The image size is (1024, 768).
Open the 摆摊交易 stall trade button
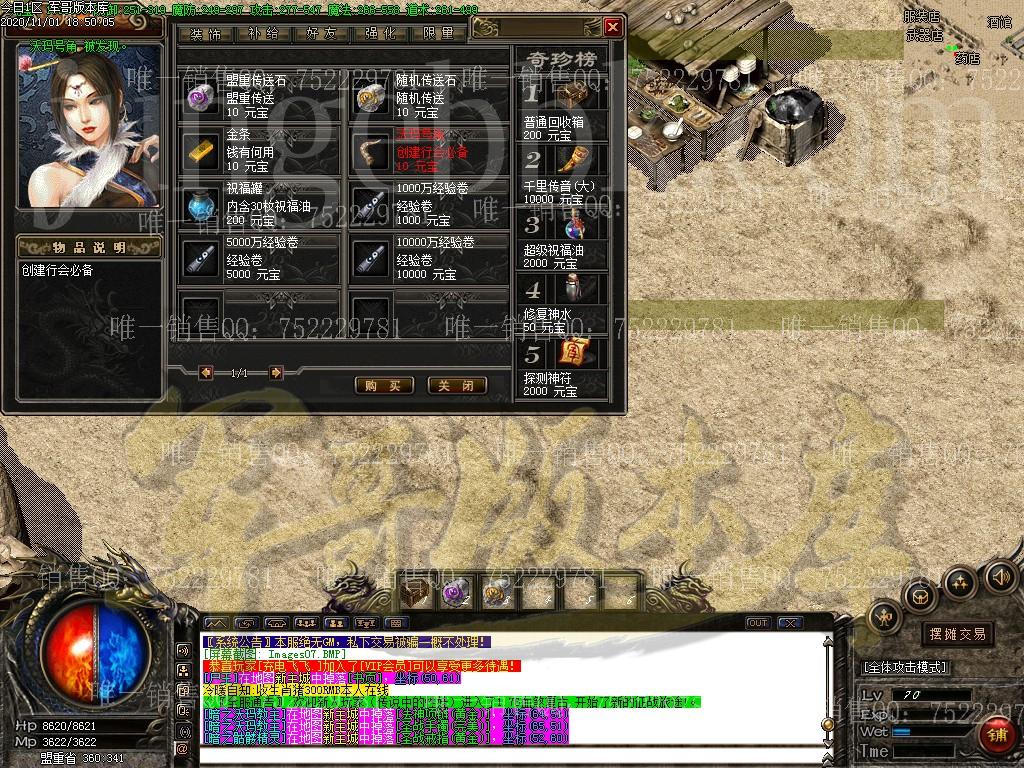coord(958,634)
